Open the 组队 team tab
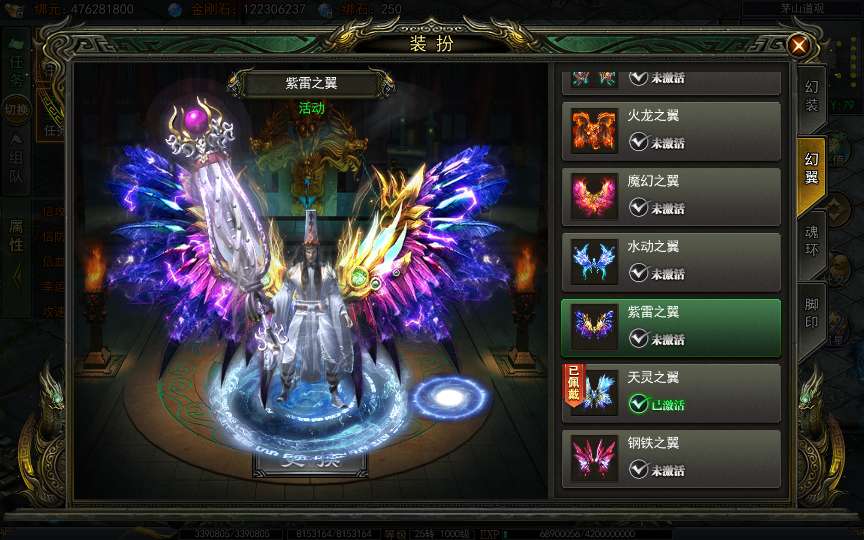This screenshot has width=864, height=540. pyautogui.click(x=17, y=168)
